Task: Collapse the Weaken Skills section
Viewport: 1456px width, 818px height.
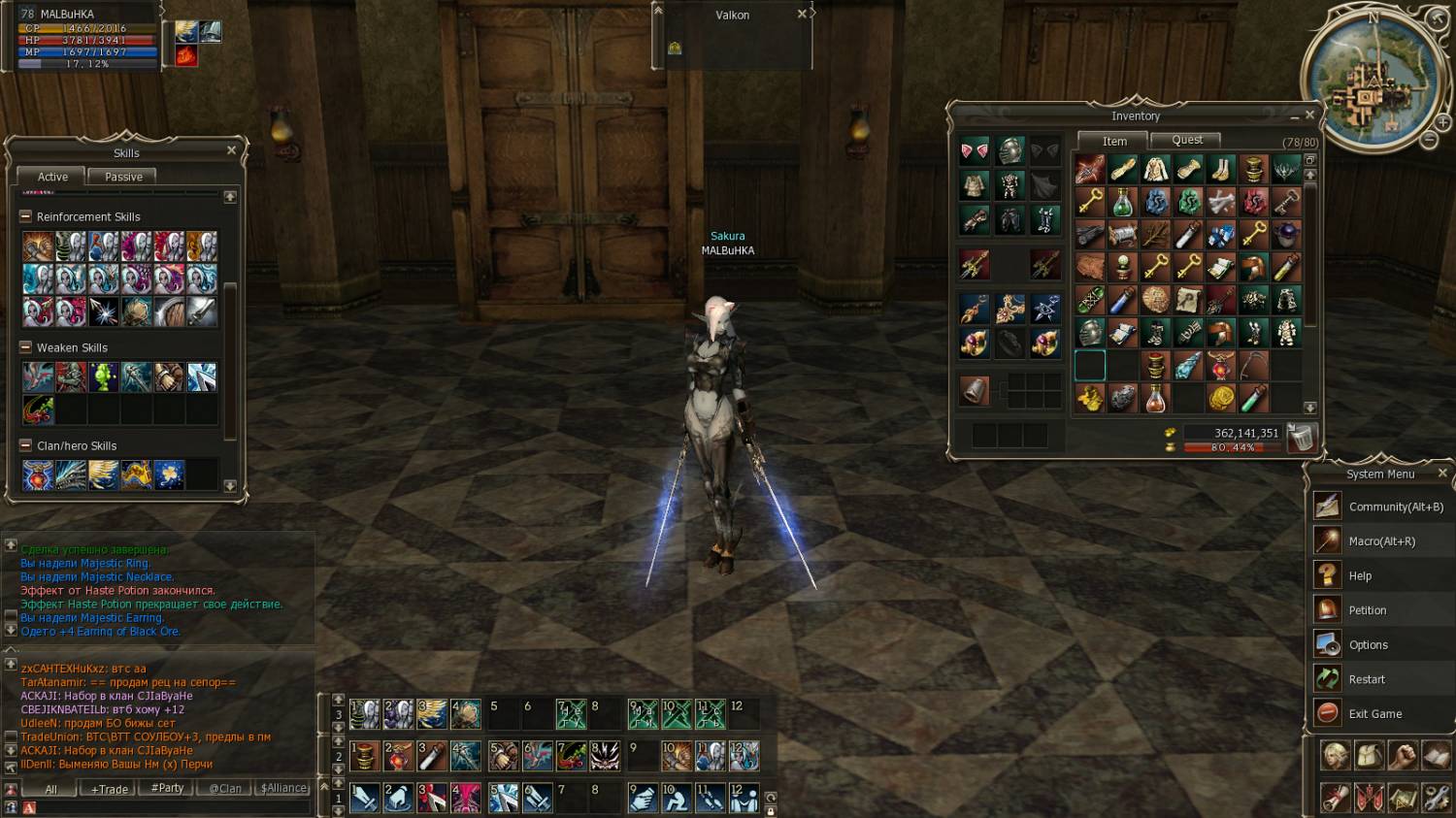Action: tap(26, 347)
